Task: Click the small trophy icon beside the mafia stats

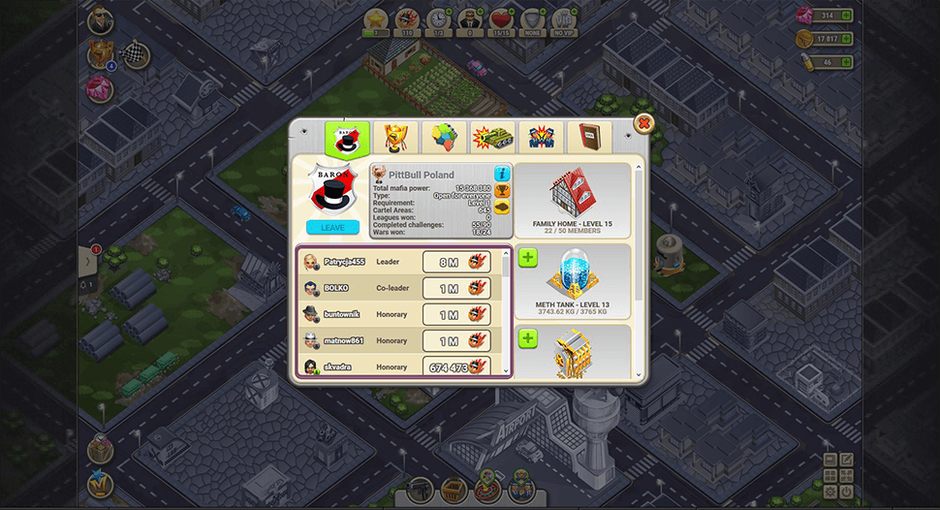Action: click(502, 191)
